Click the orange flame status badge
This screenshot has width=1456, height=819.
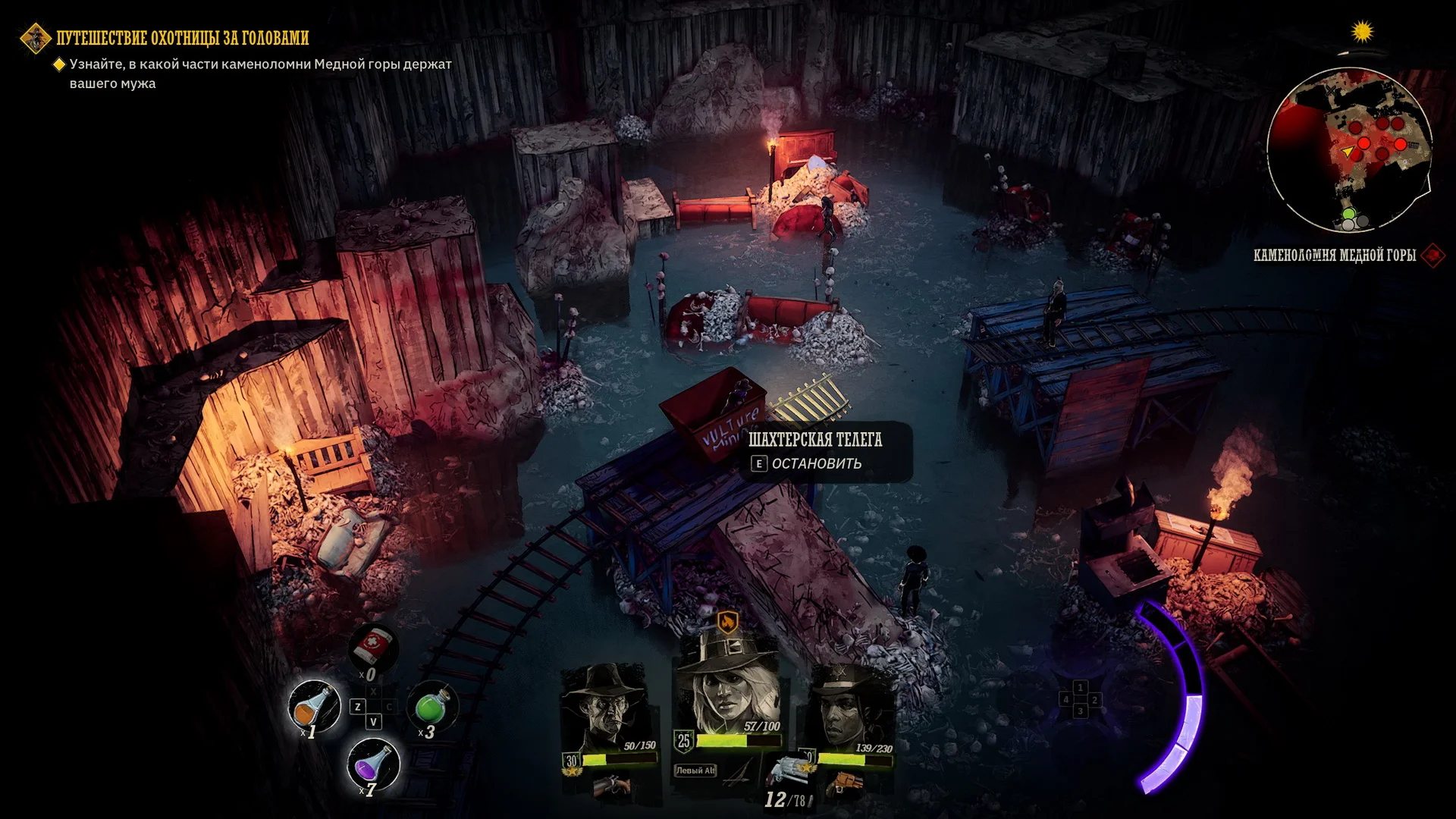(x=727, y=623)
